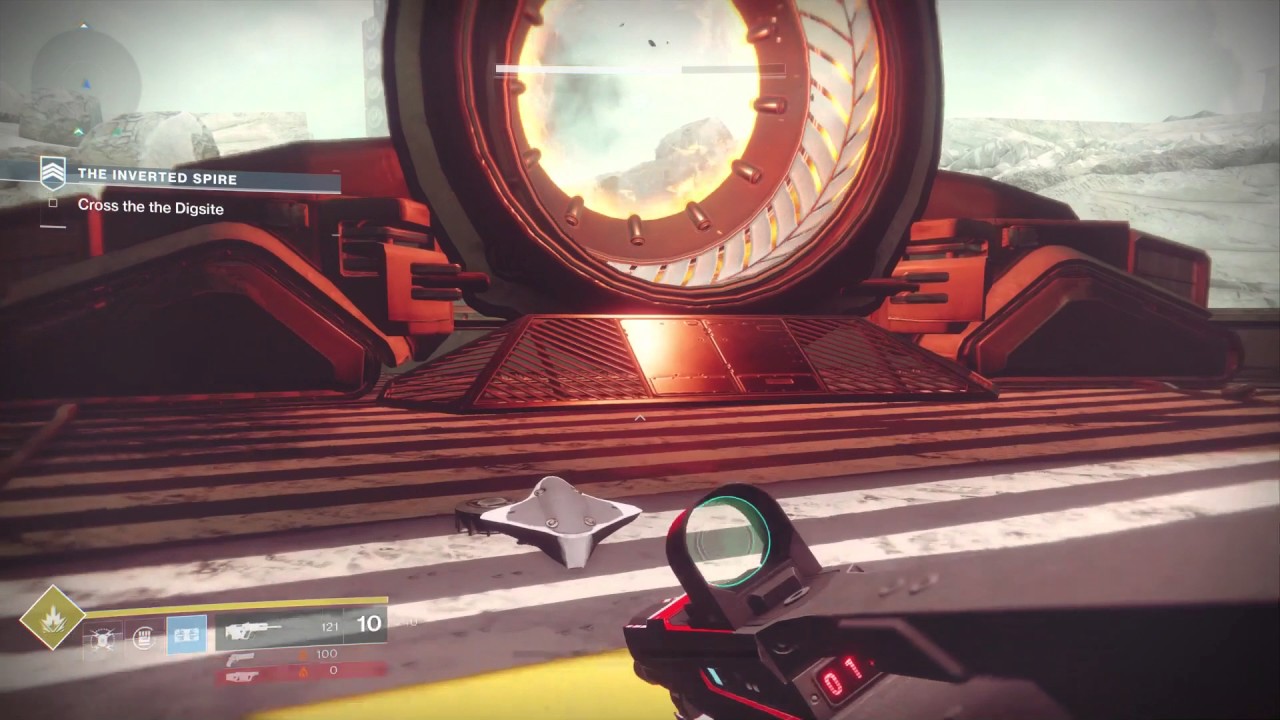Click the chevron stripes on the mission shield
1280x720 pixels.
pyautogui.click(x=53, y=172)
